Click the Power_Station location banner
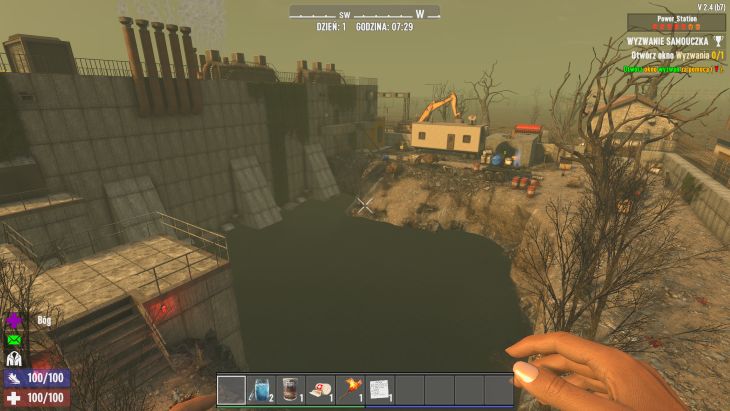 [x=676, y=20]
